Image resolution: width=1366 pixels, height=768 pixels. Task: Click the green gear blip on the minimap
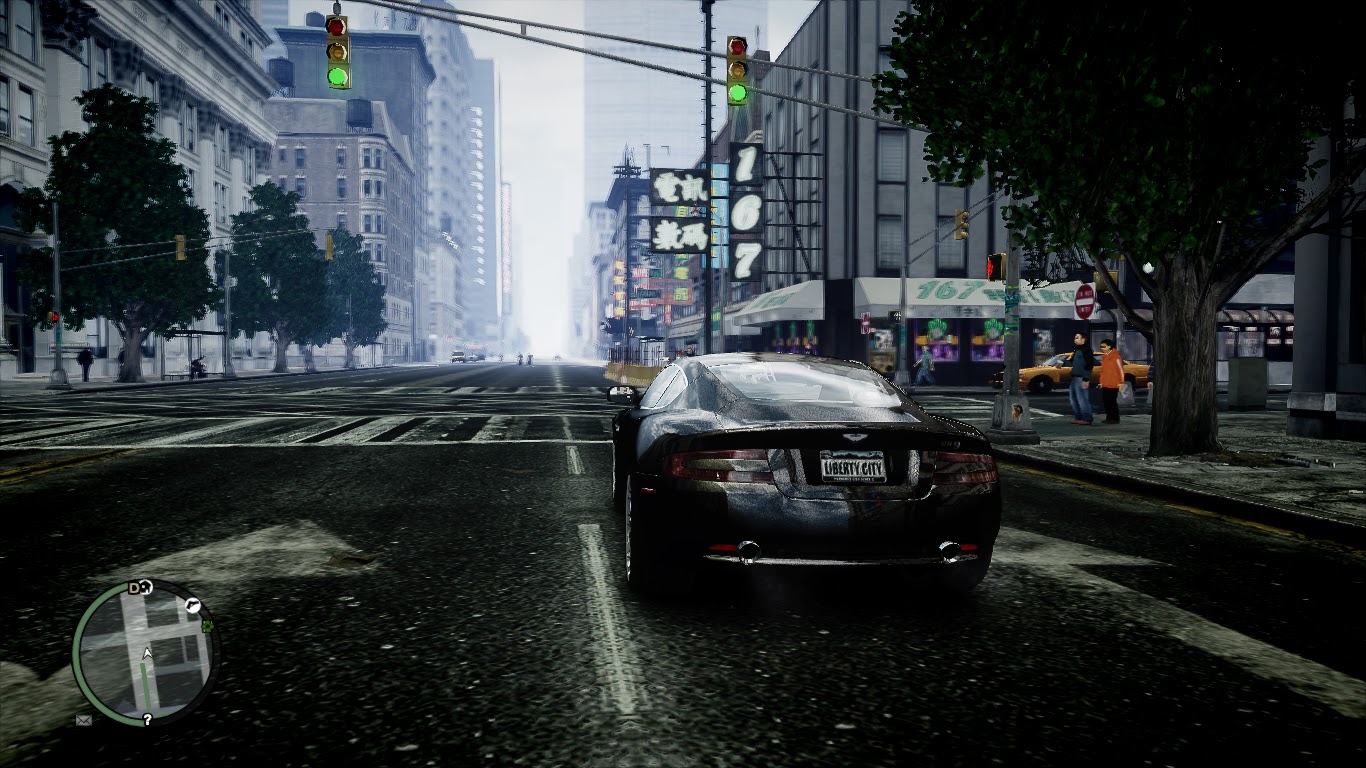click(207, 626)
